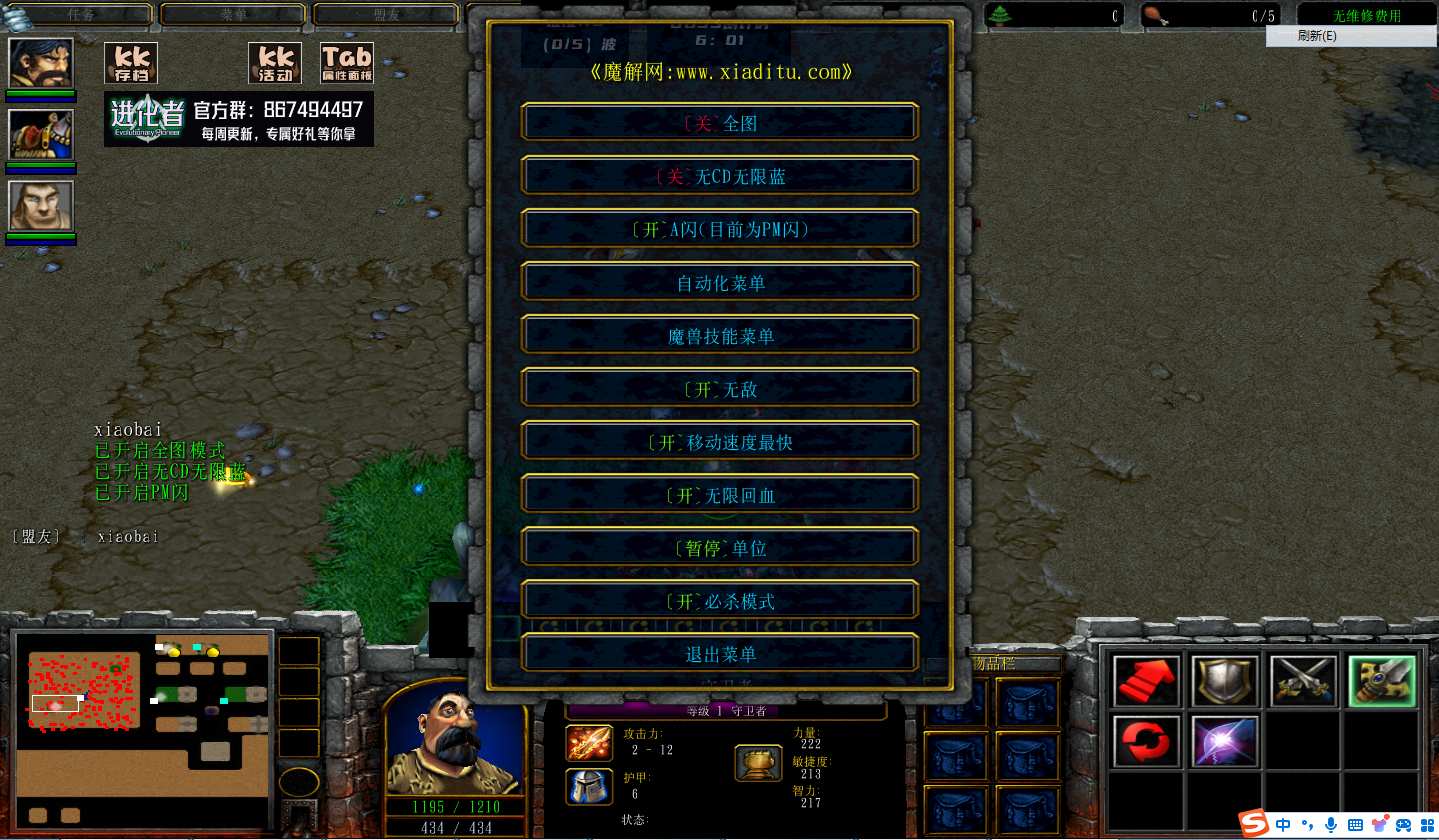1439x840 pixels.
Task: Open the Tab属性面板 attribute panel
Action: point(345,62)
